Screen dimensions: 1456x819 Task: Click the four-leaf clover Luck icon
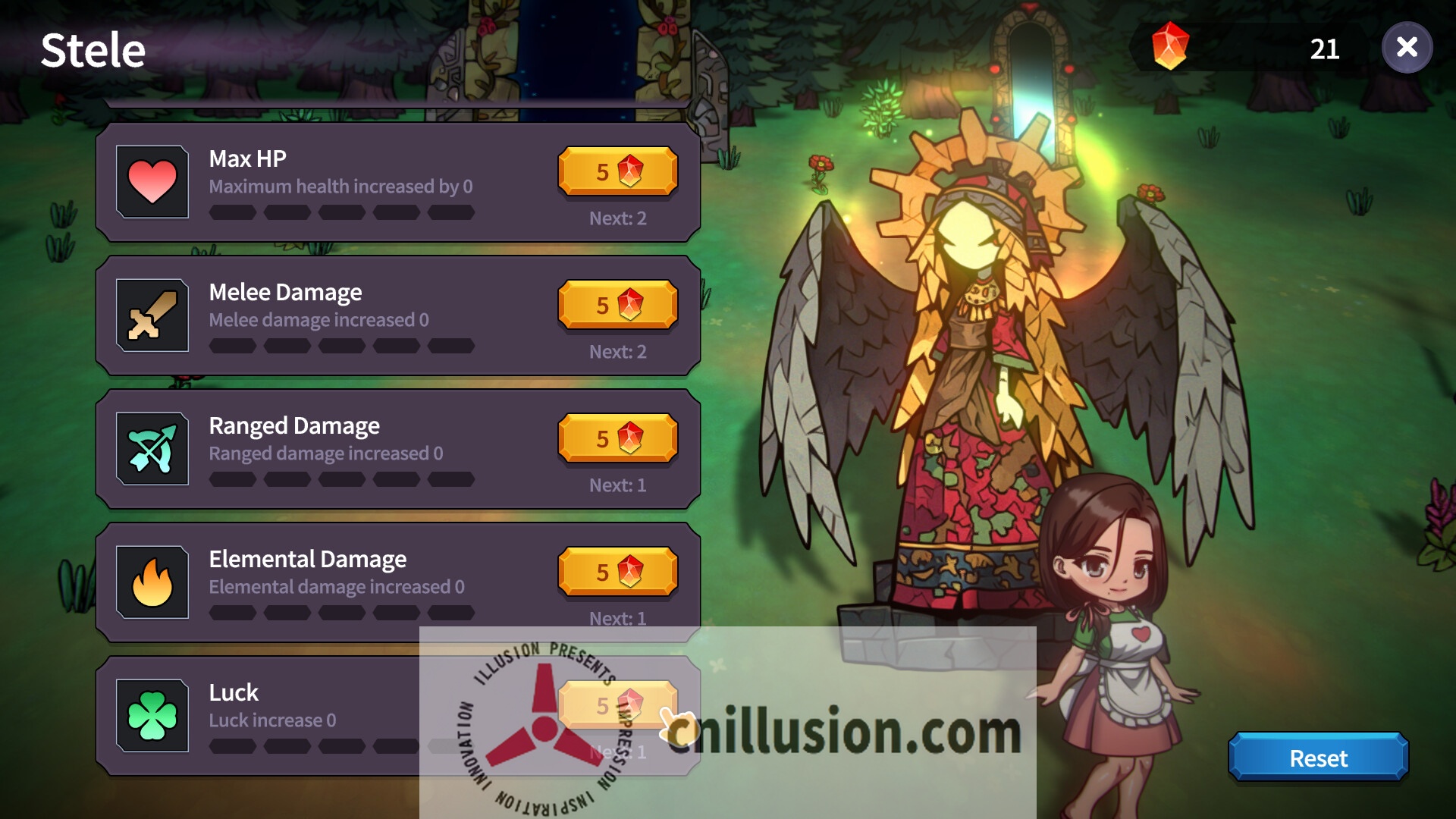tap(152, 714)
